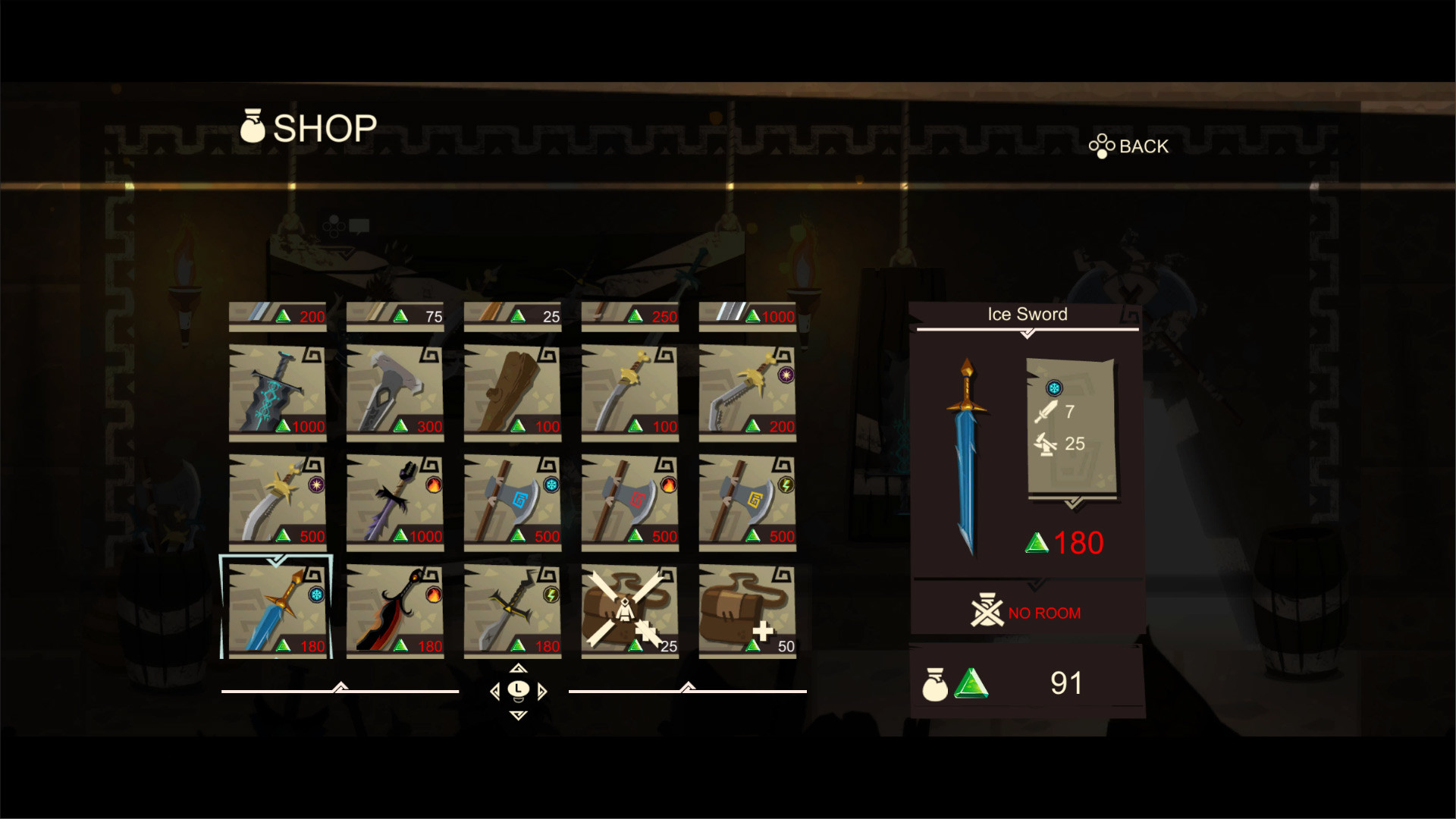Select the fire axe costing 500

629,499
